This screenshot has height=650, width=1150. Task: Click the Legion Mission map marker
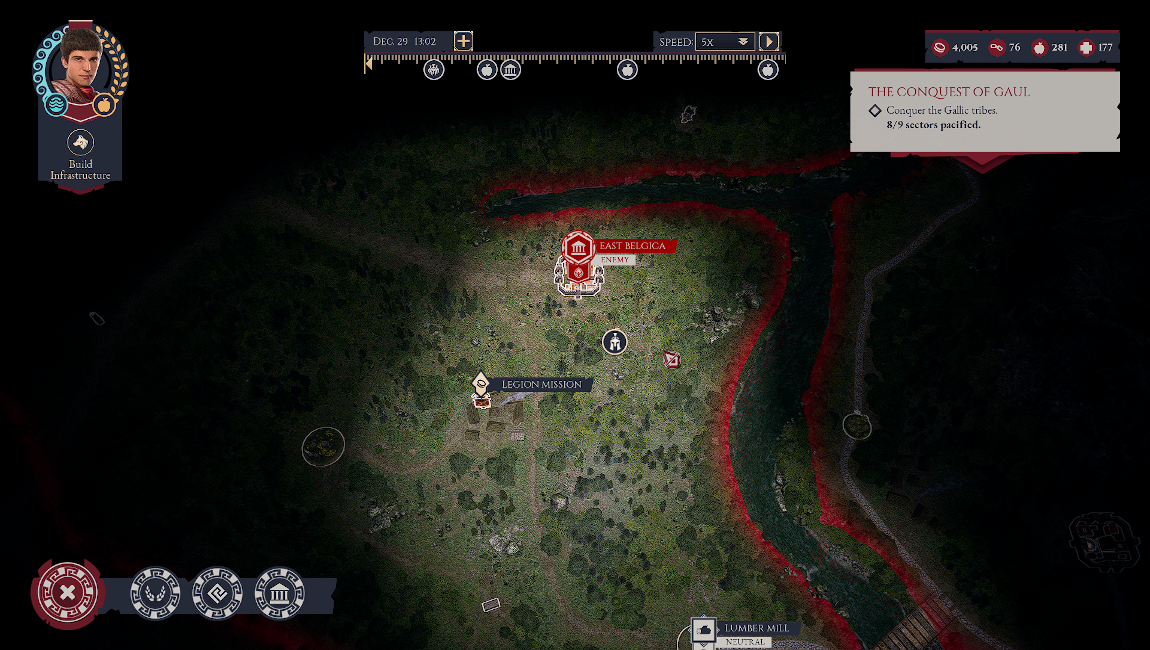(481, 385)
